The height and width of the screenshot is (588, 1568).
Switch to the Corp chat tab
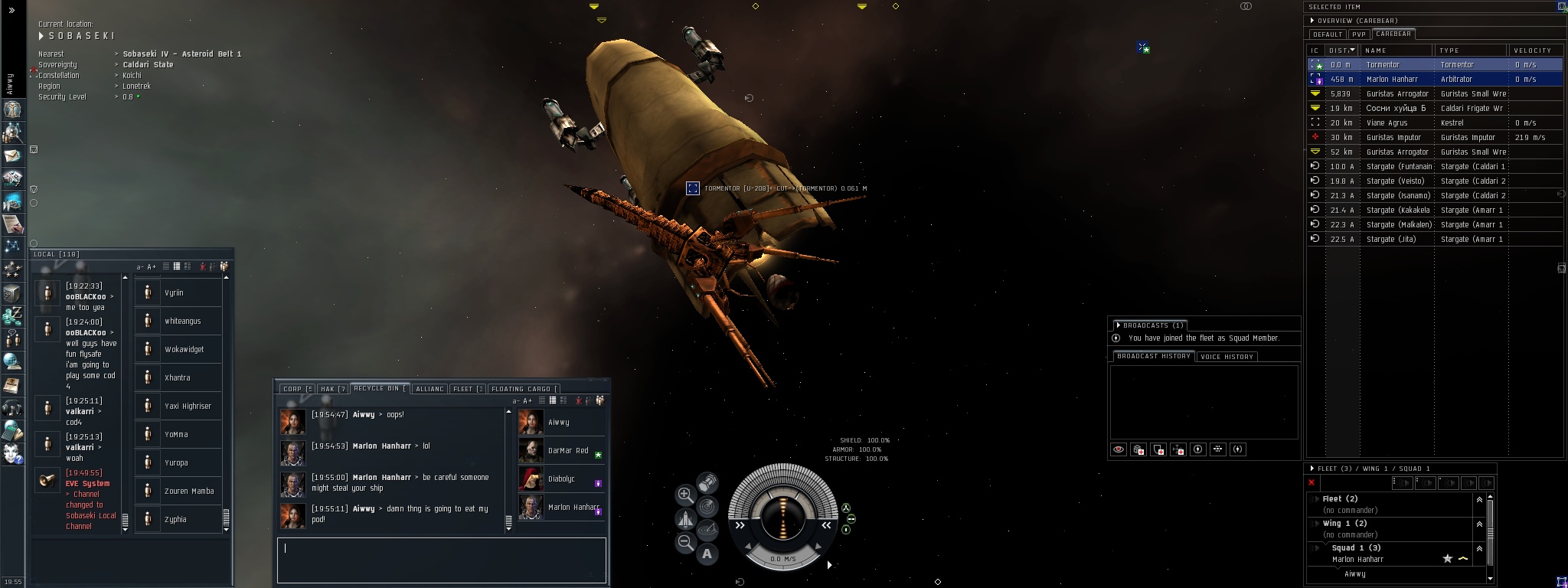click(296, 389)
